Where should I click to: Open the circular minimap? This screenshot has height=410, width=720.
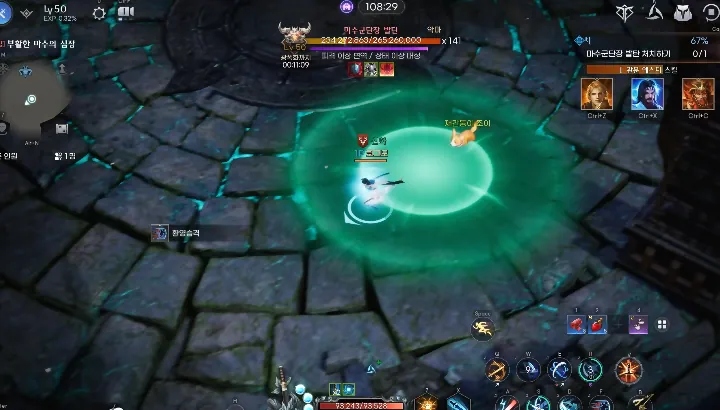coord(31,100)
